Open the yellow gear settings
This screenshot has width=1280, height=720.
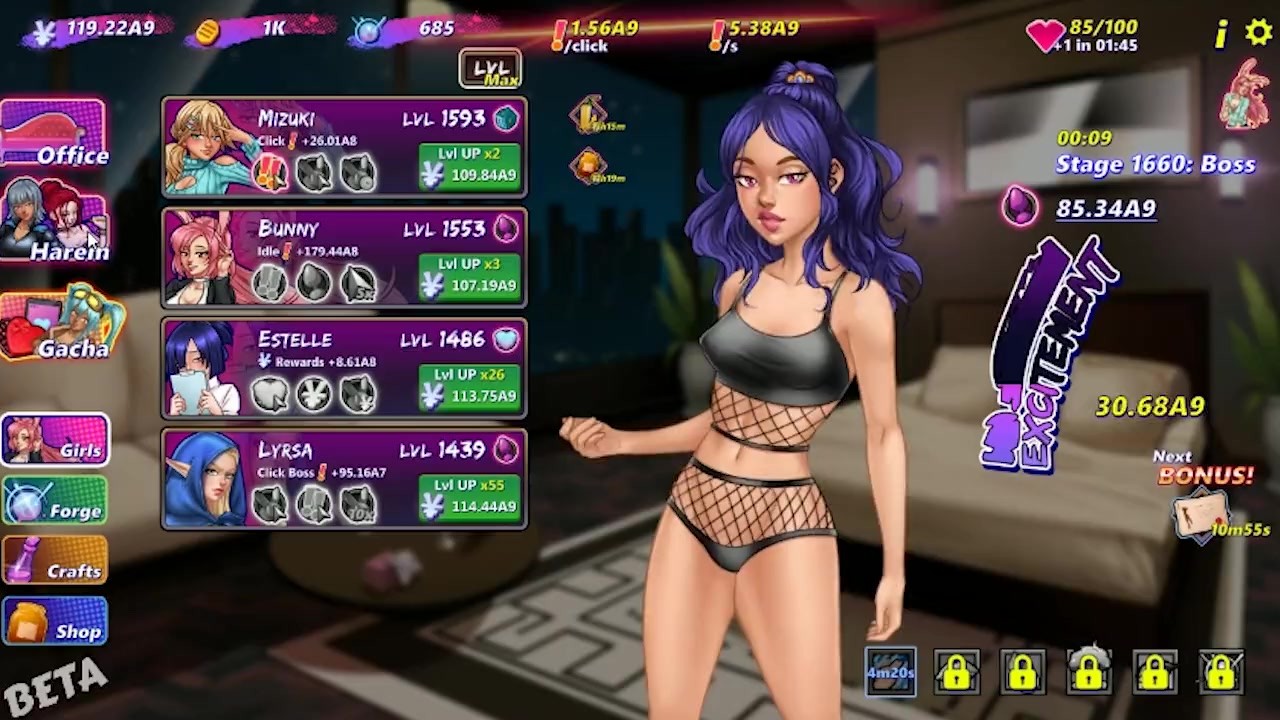point(1258,33)
